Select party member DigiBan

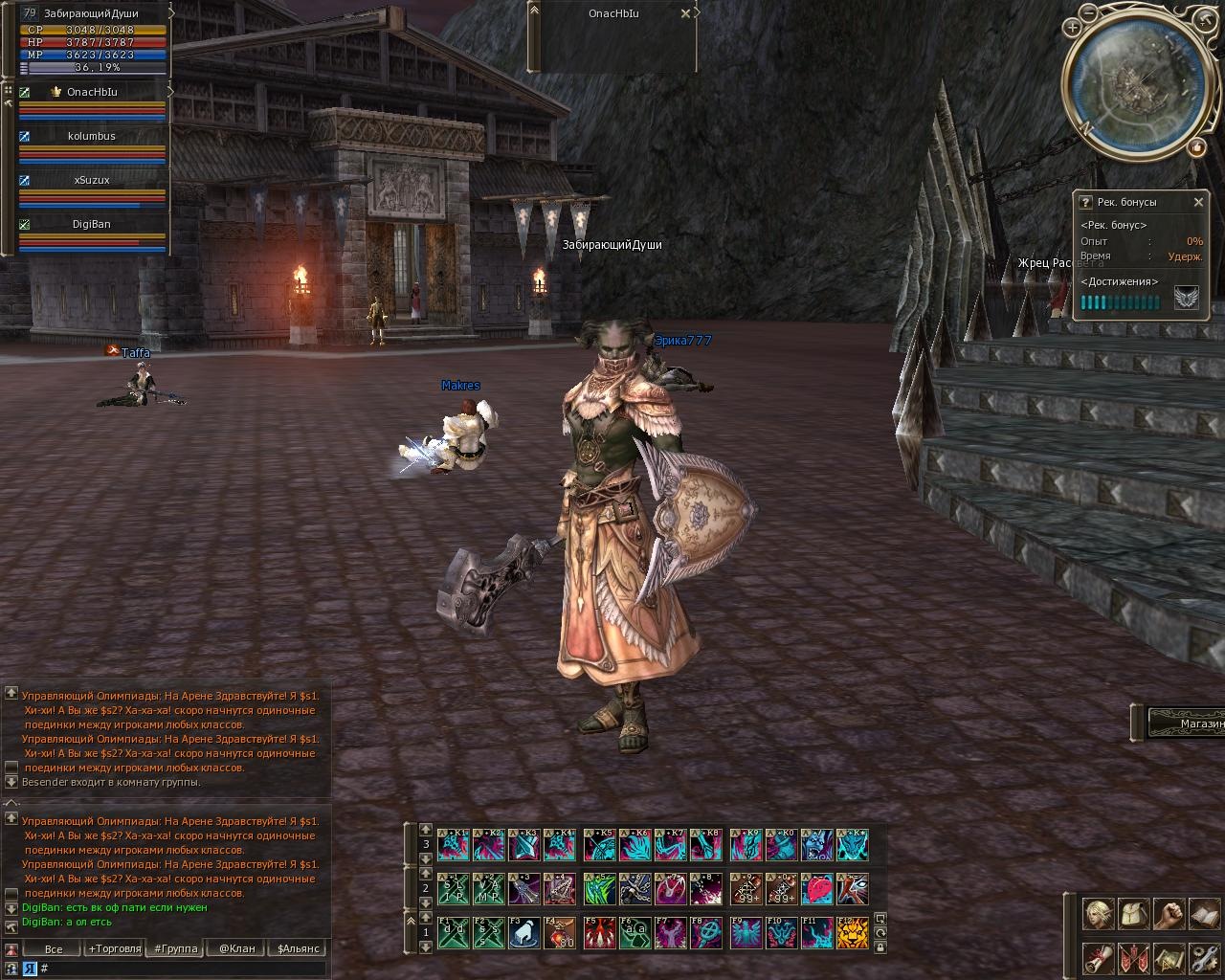(x=92, y=224)
